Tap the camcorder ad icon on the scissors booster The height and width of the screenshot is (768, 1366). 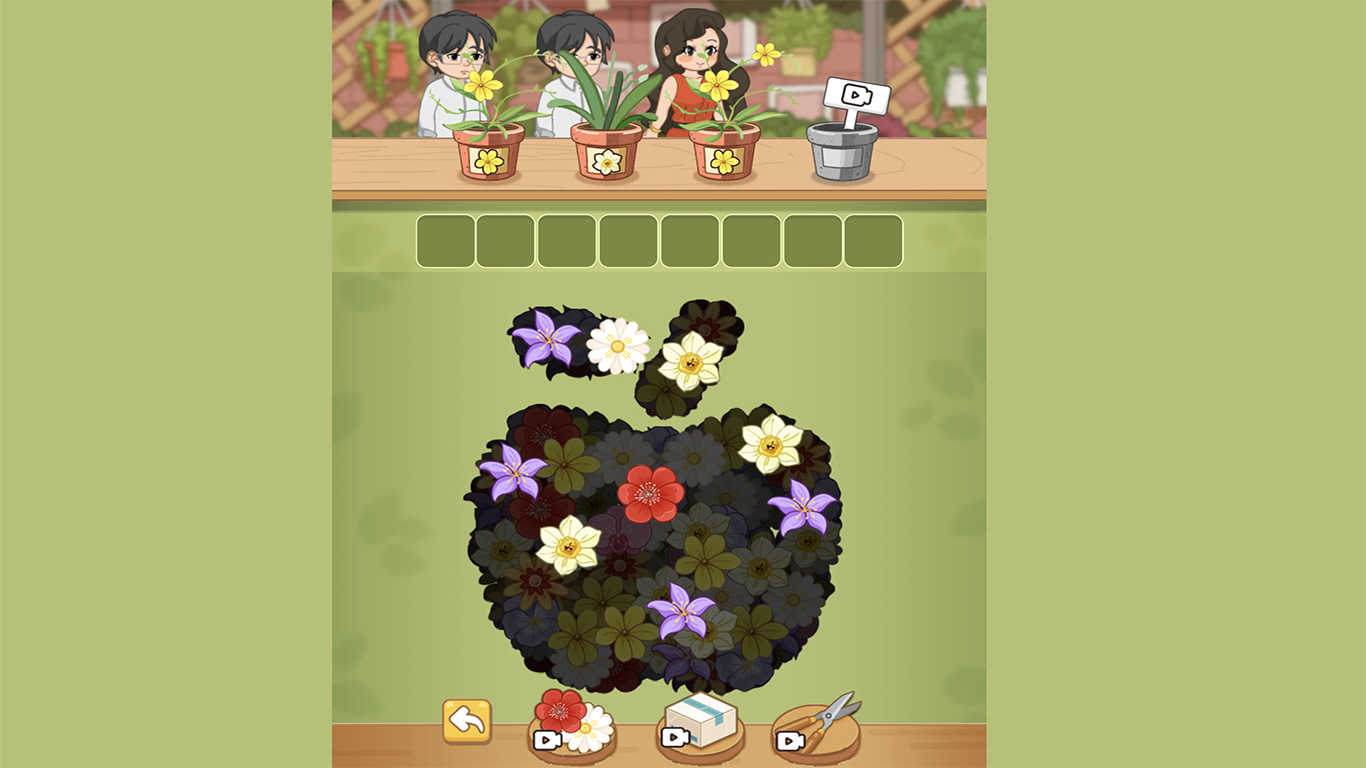tap(789, 742)
